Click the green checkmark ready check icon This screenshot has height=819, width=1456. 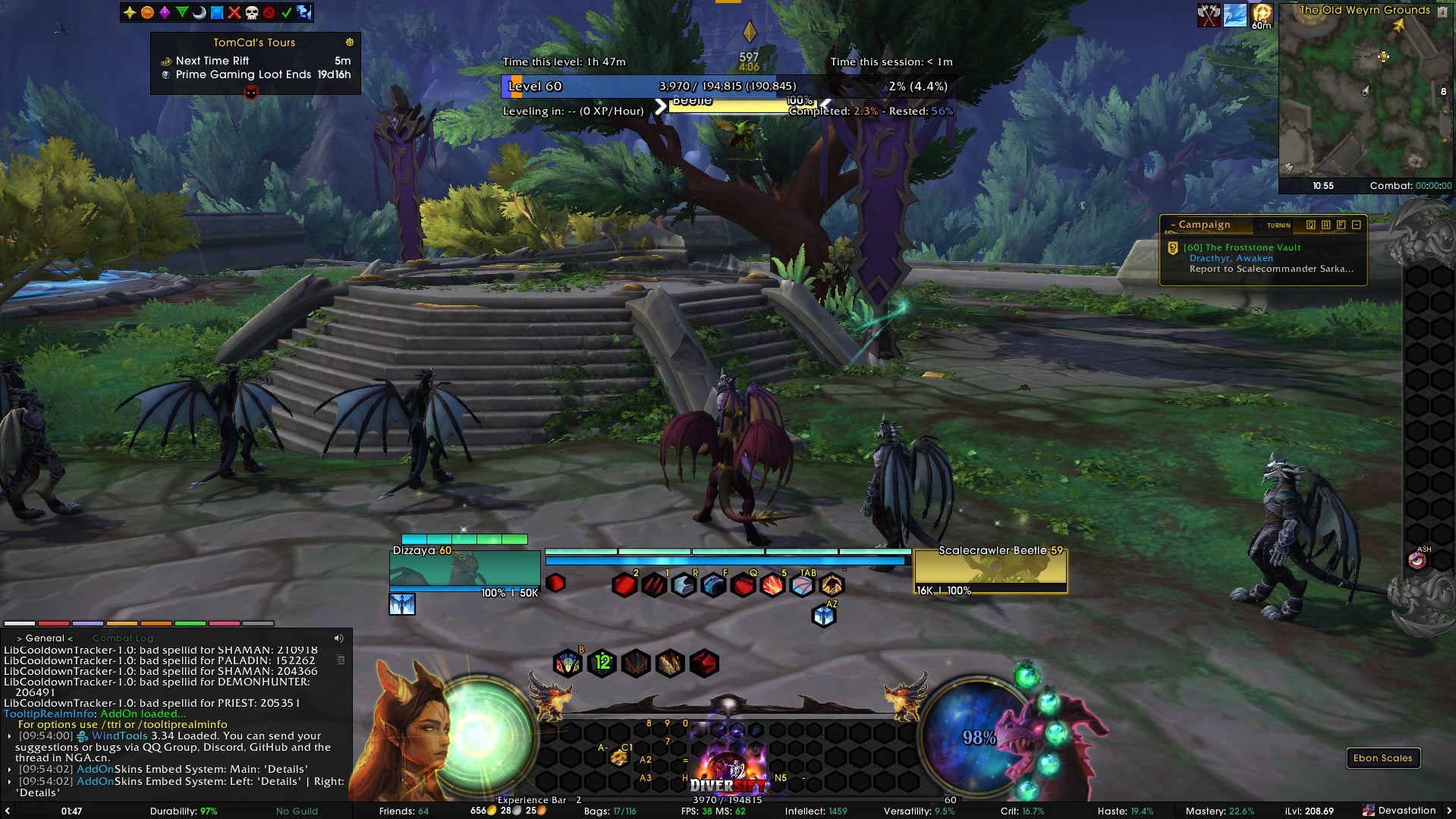[x=287, y=12]
